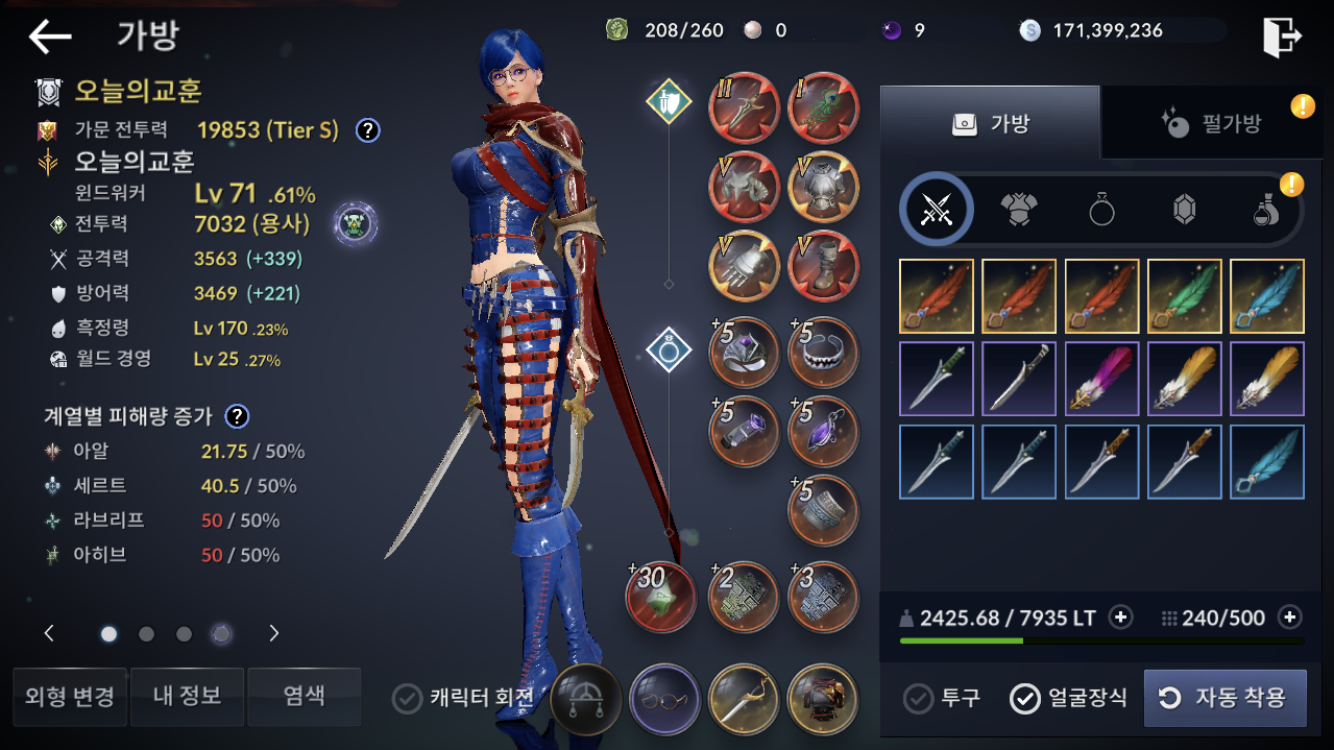Select the green feather inventory item
This screenshot has width=1334, height=750.
pyautogui.click(x=1184, y=296)
